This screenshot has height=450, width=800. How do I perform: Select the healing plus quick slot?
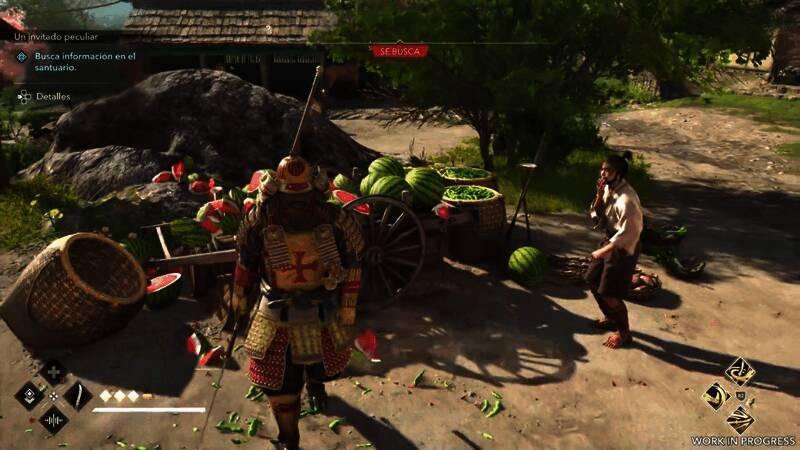point(52,372)
